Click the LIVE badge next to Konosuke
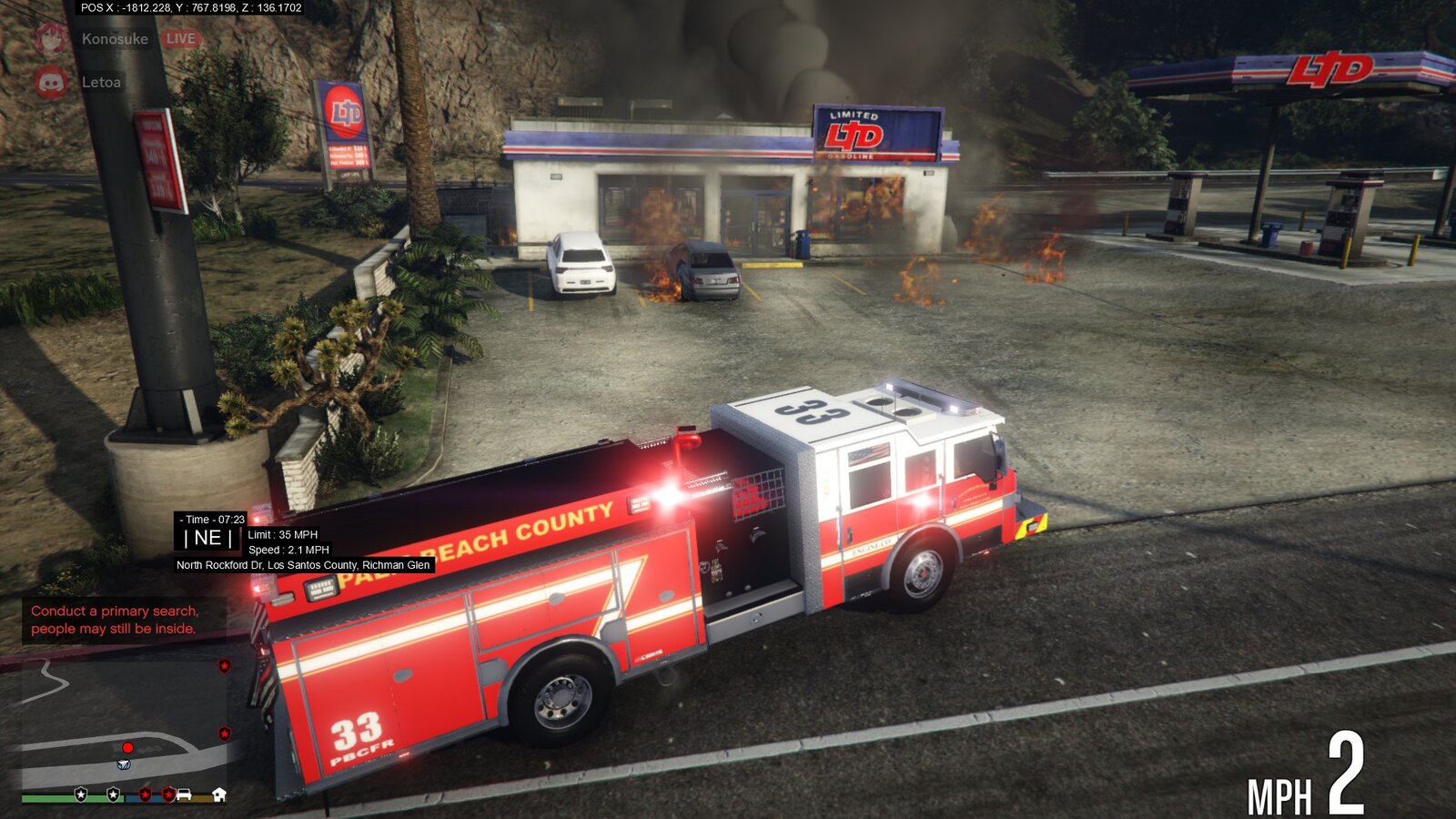This screenshot has height=819, width=1456. click(x=180, y=38)
